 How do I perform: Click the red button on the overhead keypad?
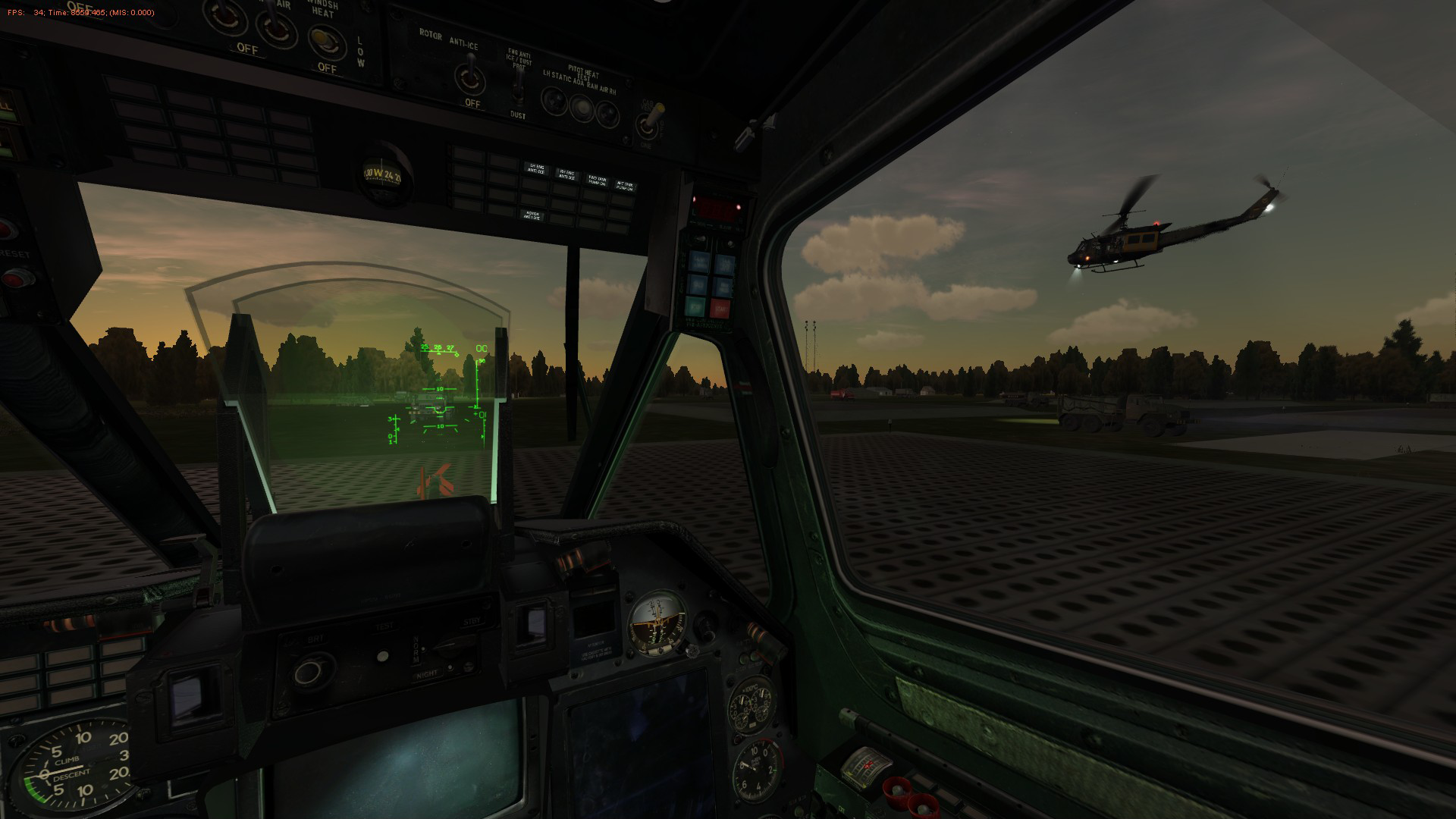point(719,308)
